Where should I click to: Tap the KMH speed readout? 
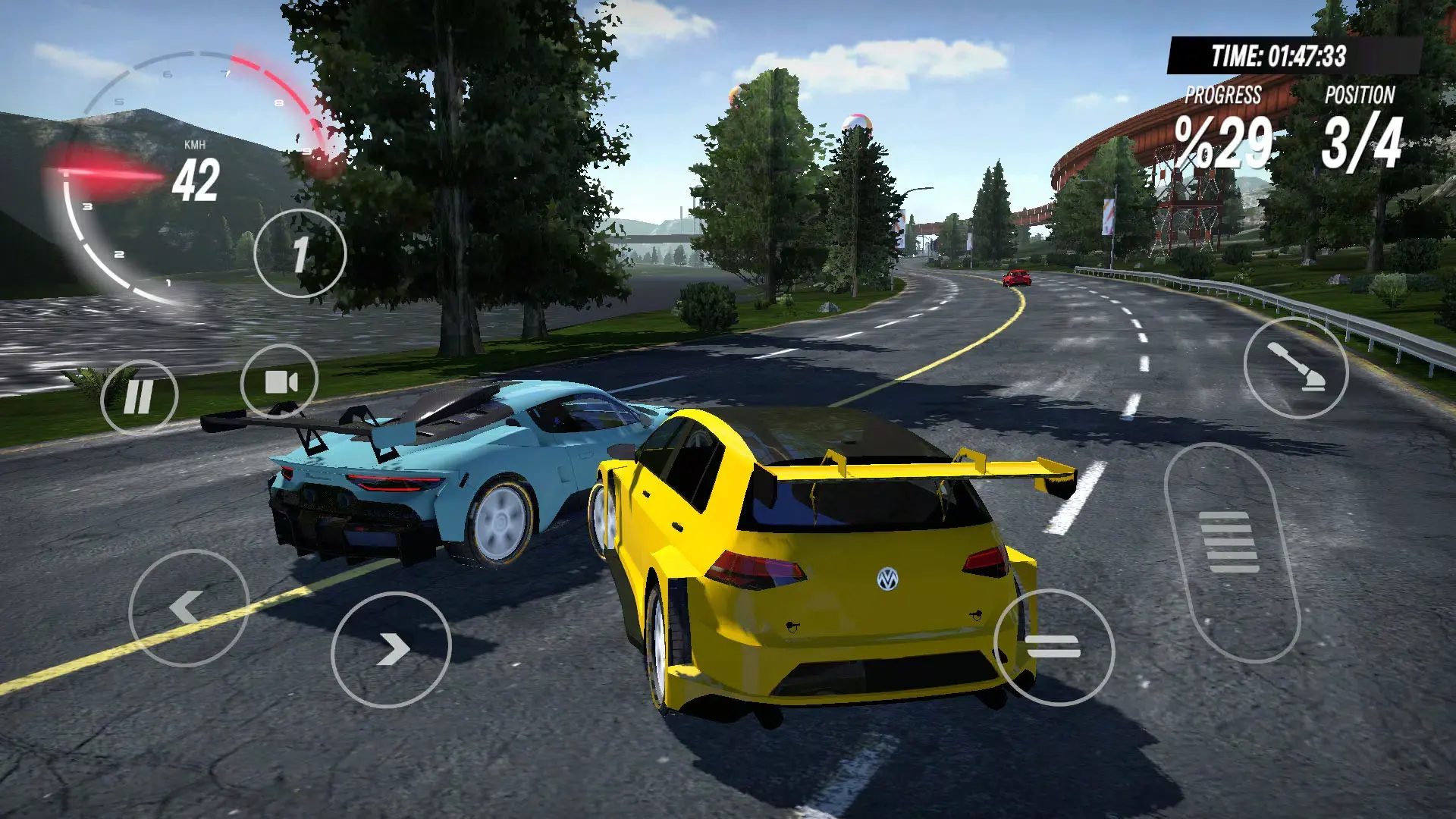point(195,168)
